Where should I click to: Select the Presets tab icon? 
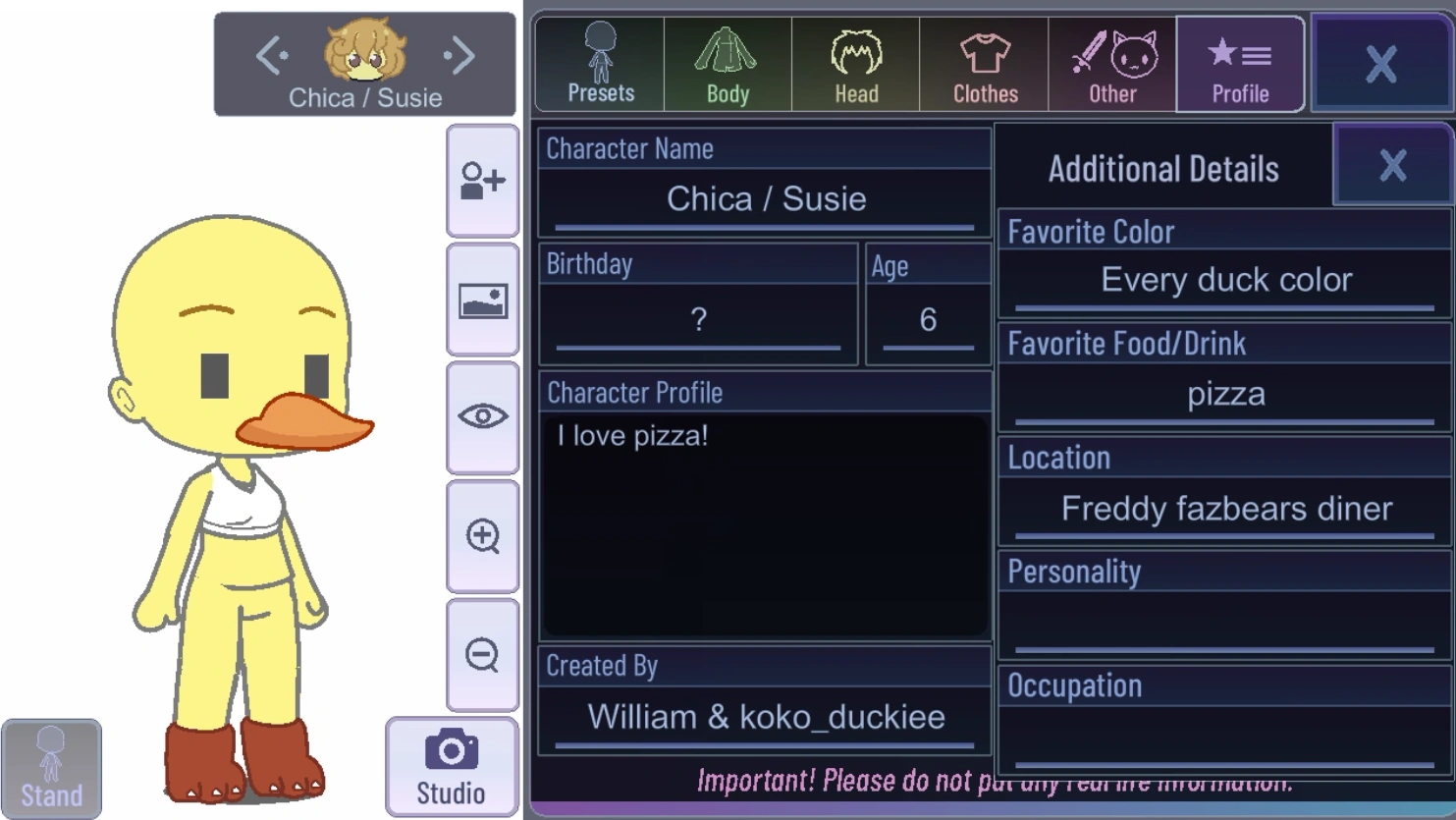(x=598, y=59)
